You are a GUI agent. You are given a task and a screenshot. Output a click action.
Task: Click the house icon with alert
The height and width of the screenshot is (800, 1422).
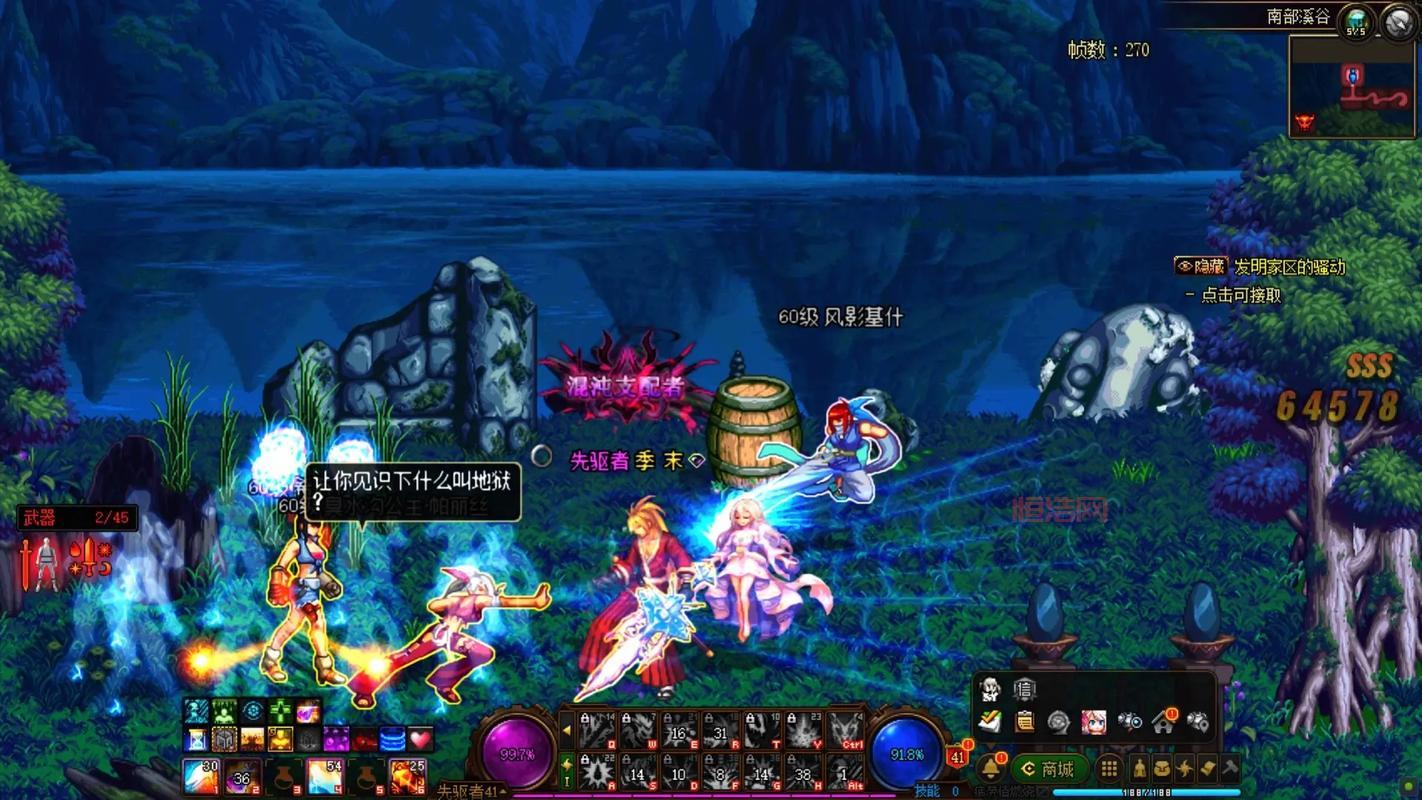(x=1163, y=721)
